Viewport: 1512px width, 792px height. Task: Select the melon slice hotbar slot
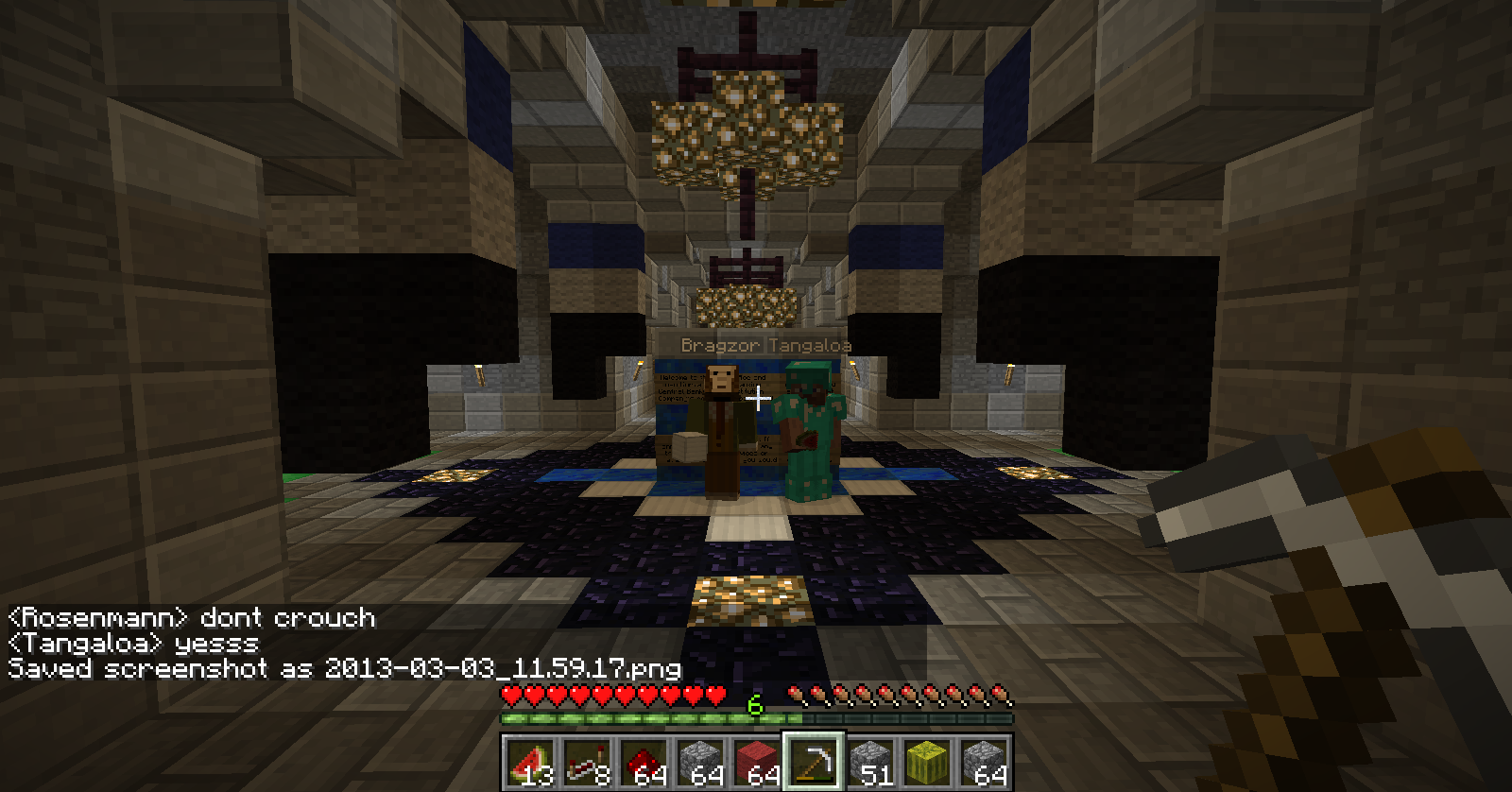tap(529, 762)
